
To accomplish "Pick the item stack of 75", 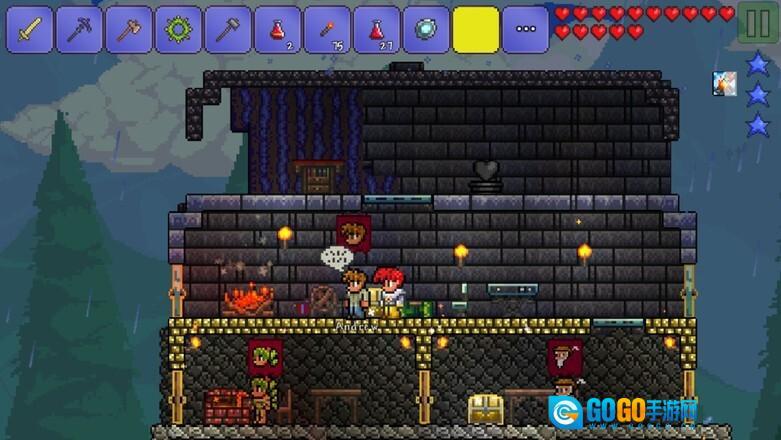I will 327,30.
